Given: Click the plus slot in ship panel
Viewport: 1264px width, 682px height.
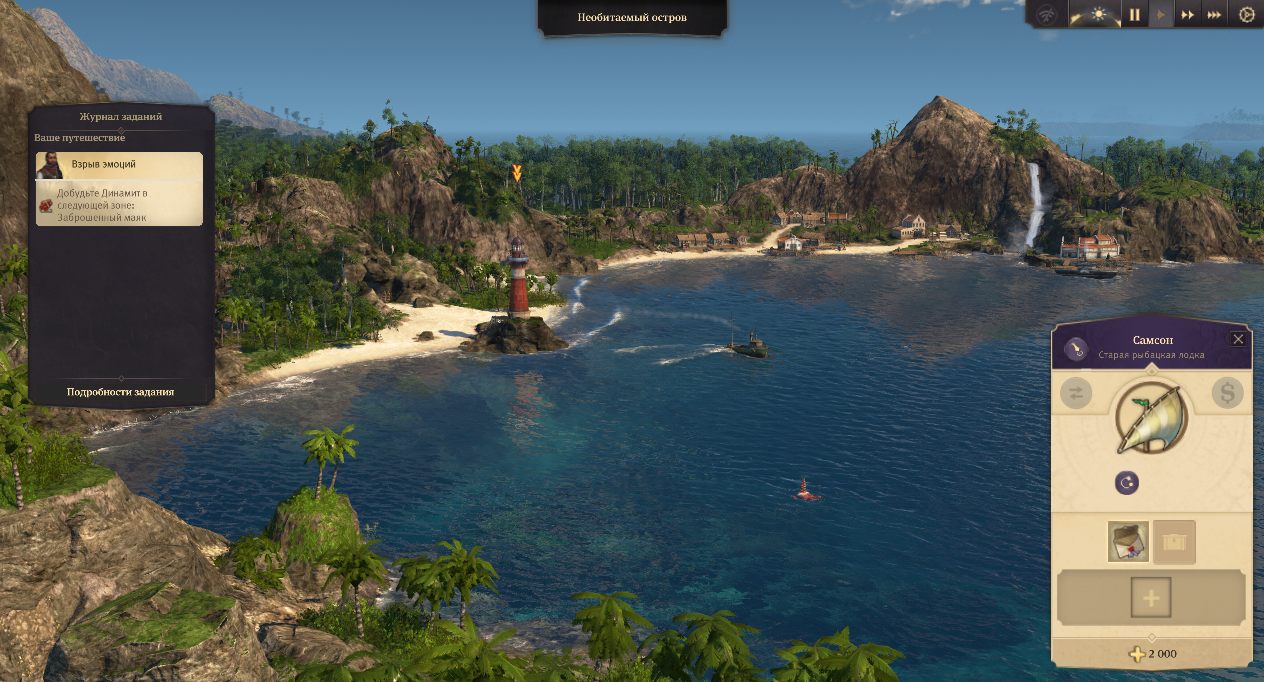Looking at the screenshot, I should [1151, 598].
